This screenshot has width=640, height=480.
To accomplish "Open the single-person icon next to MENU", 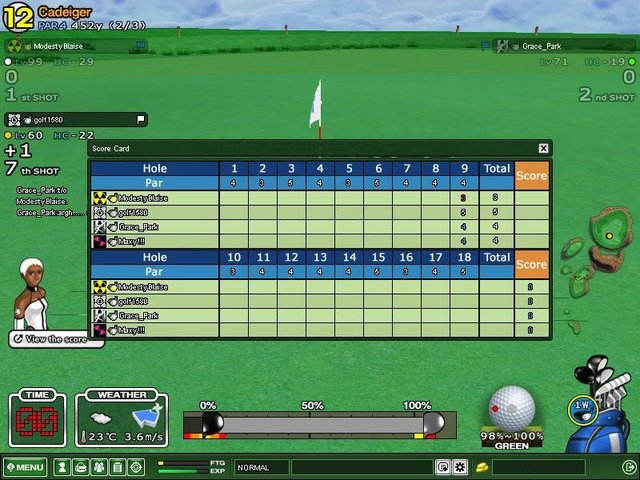I will [x=62, y=467].
